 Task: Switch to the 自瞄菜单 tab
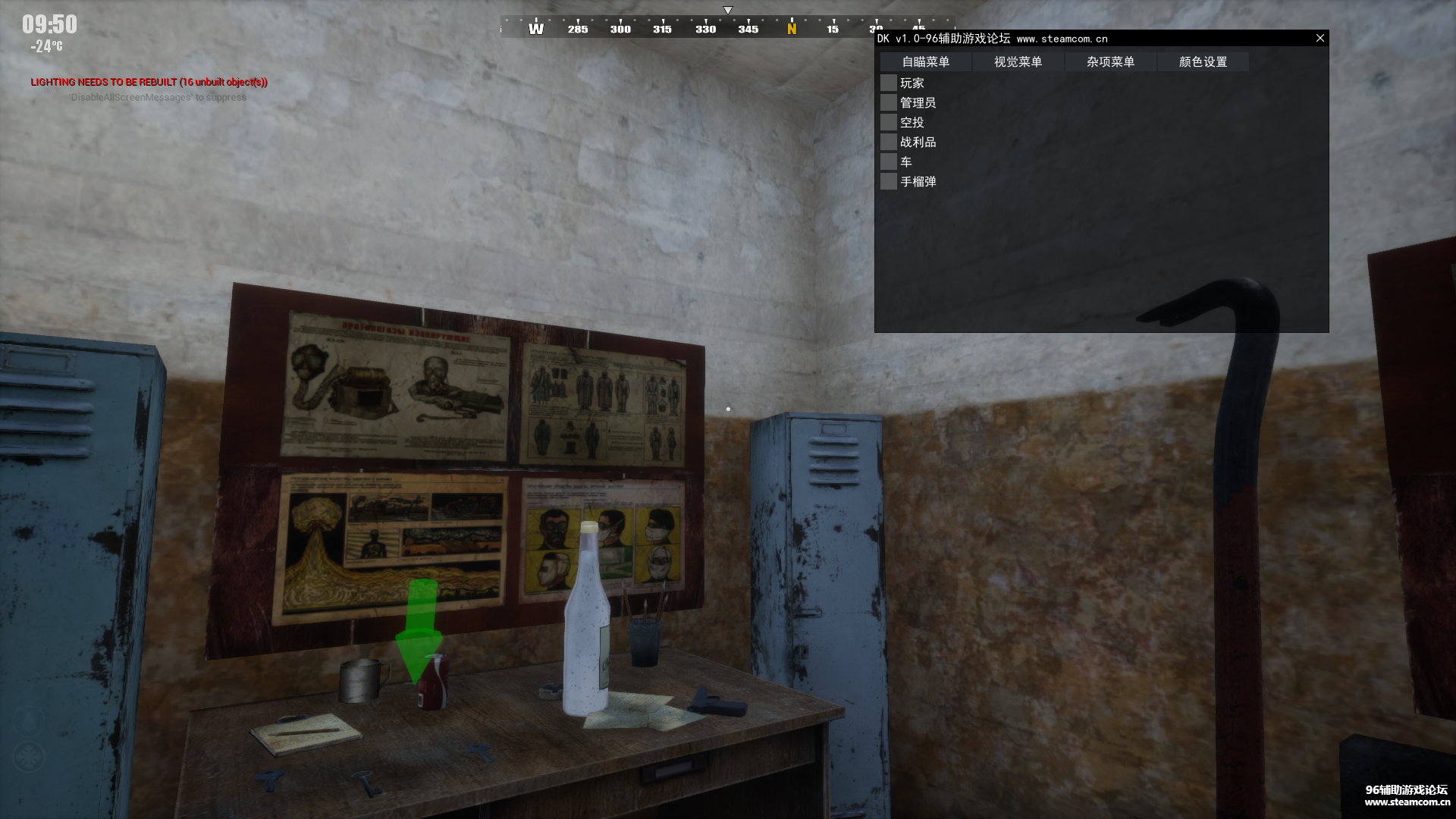click(925, 62)
